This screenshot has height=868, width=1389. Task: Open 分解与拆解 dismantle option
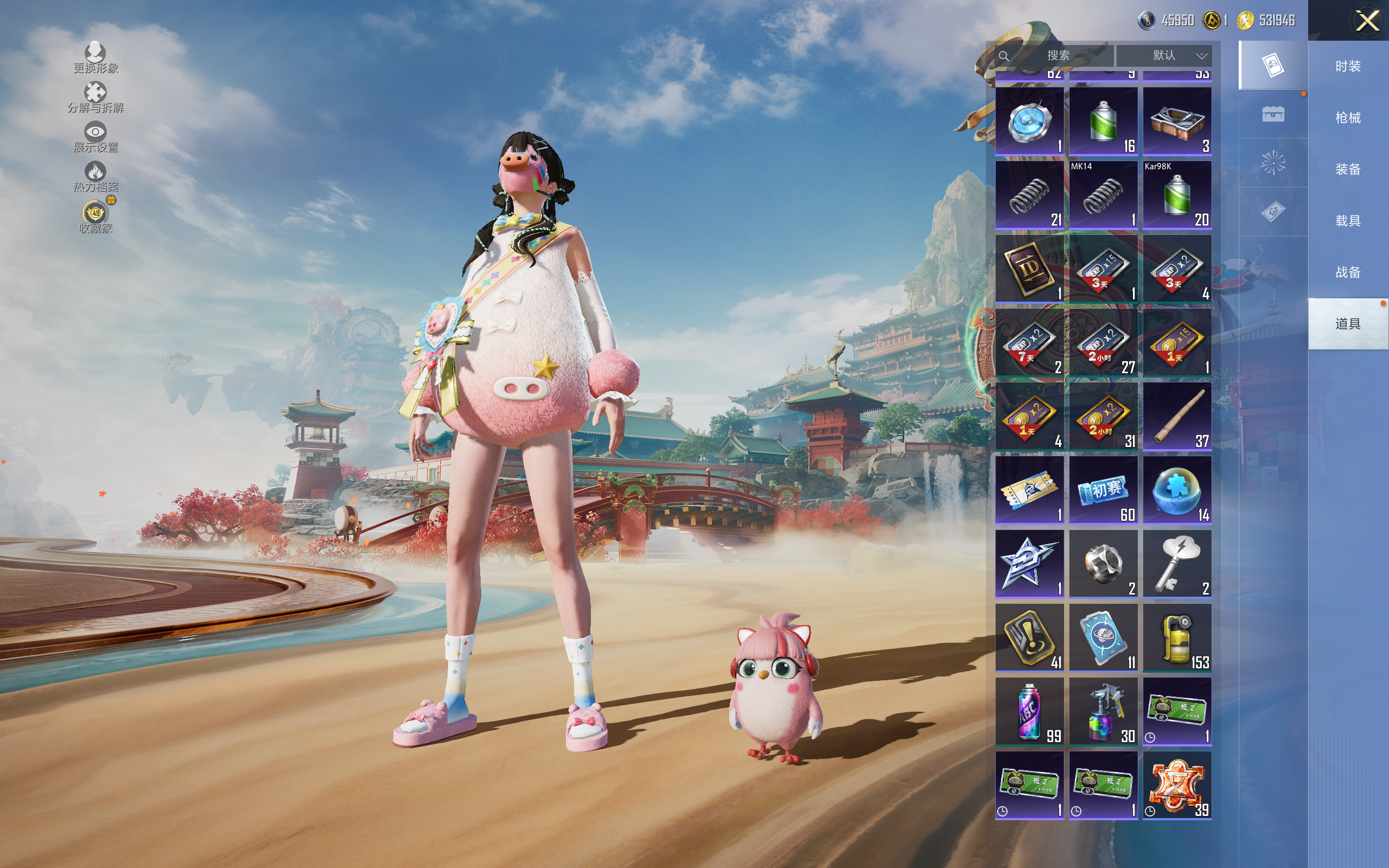(x=95, y=97)
